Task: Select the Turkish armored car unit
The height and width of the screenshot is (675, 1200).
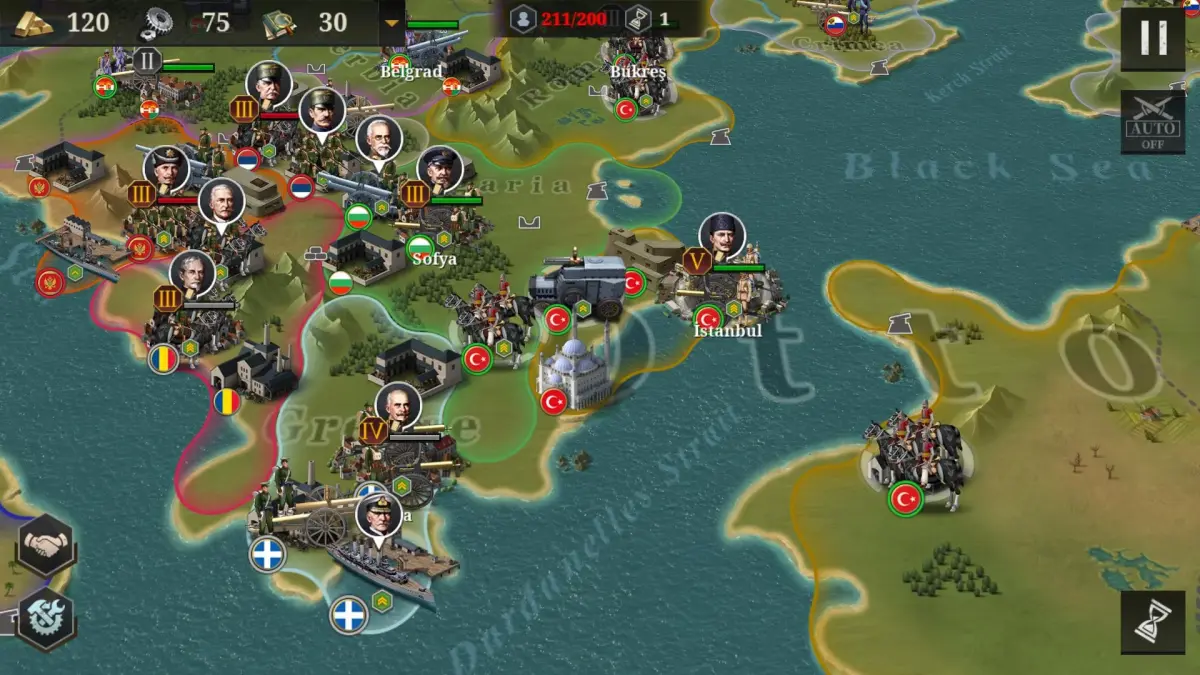Action: 577,285
